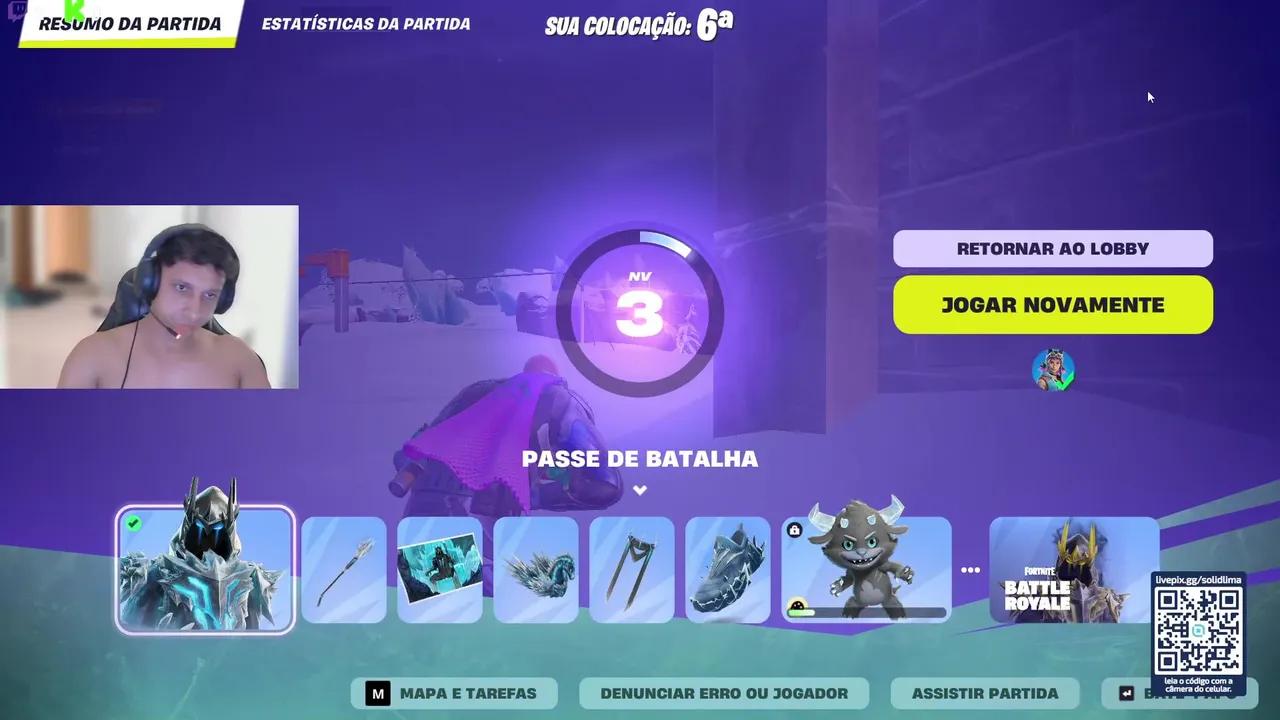The image size is (1280, 720).
Task: Click the green Kick streaming icon
Action: click(x=71, y=8)
